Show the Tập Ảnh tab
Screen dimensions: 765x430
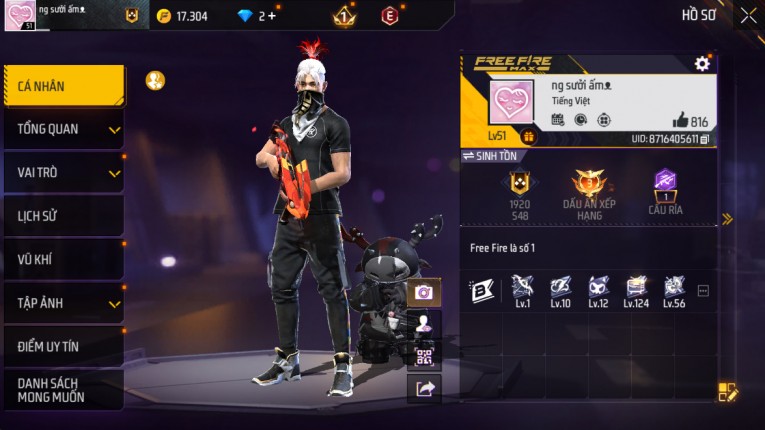(x=64, y=303)
